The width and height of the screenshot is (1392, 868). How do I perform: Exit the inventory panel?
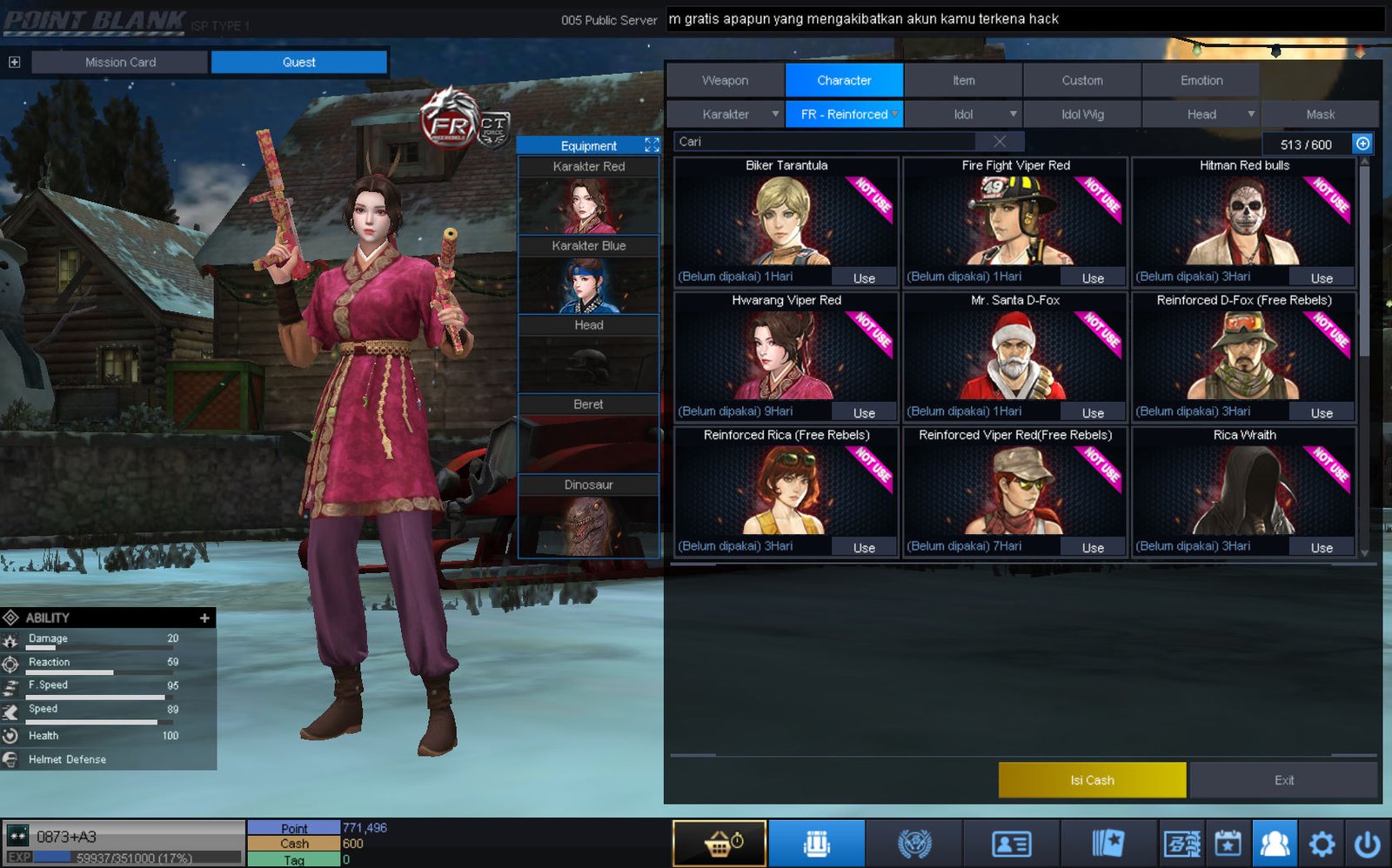1283,780
